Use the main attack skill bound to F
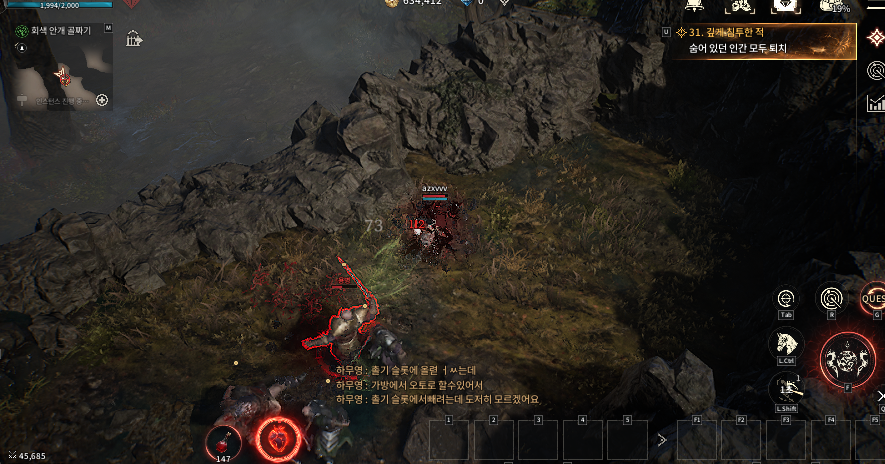 click(847, 358)
